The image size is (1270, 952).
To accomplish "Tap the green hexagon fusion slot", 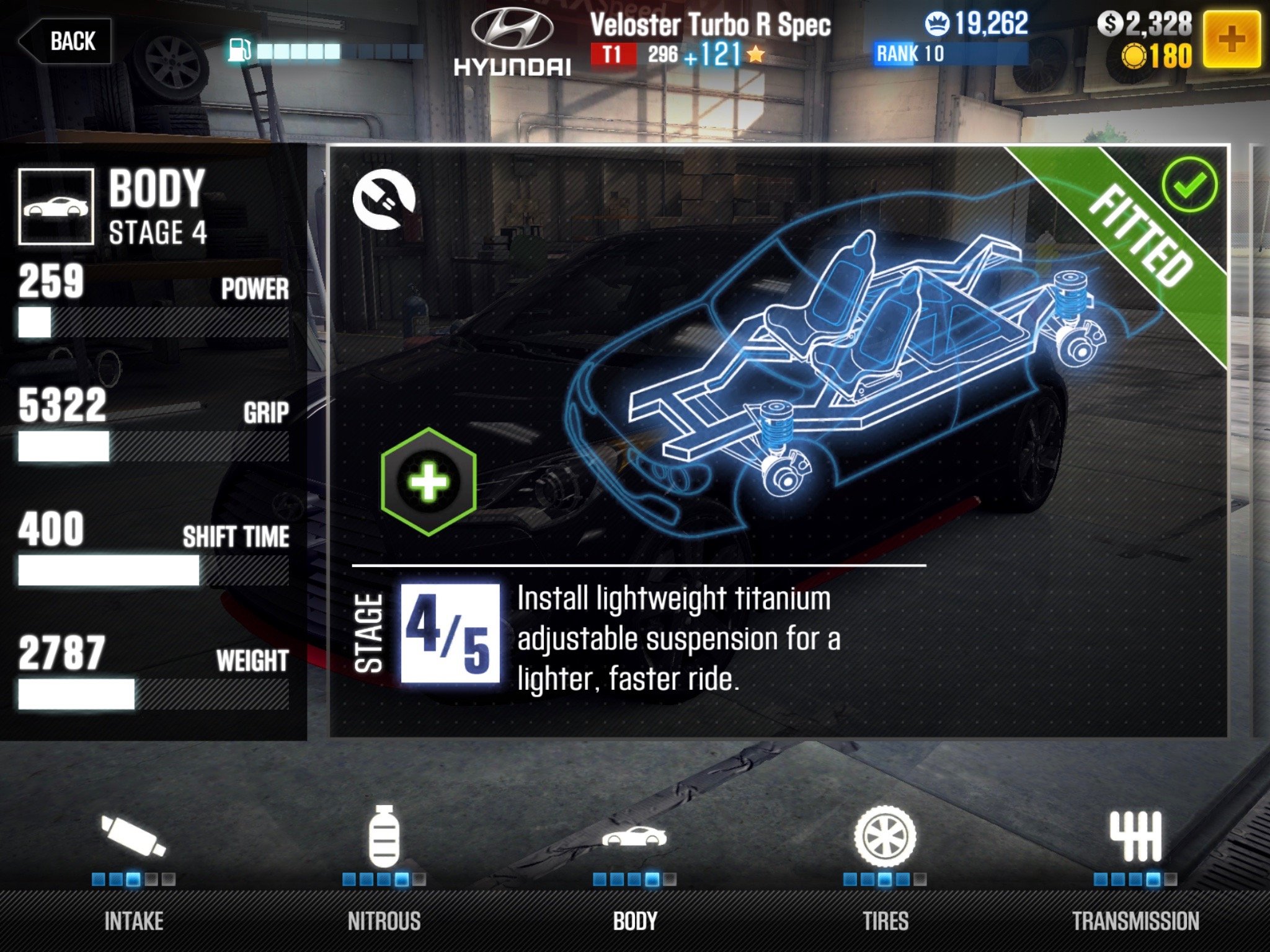I will click(x=429, y=482).
